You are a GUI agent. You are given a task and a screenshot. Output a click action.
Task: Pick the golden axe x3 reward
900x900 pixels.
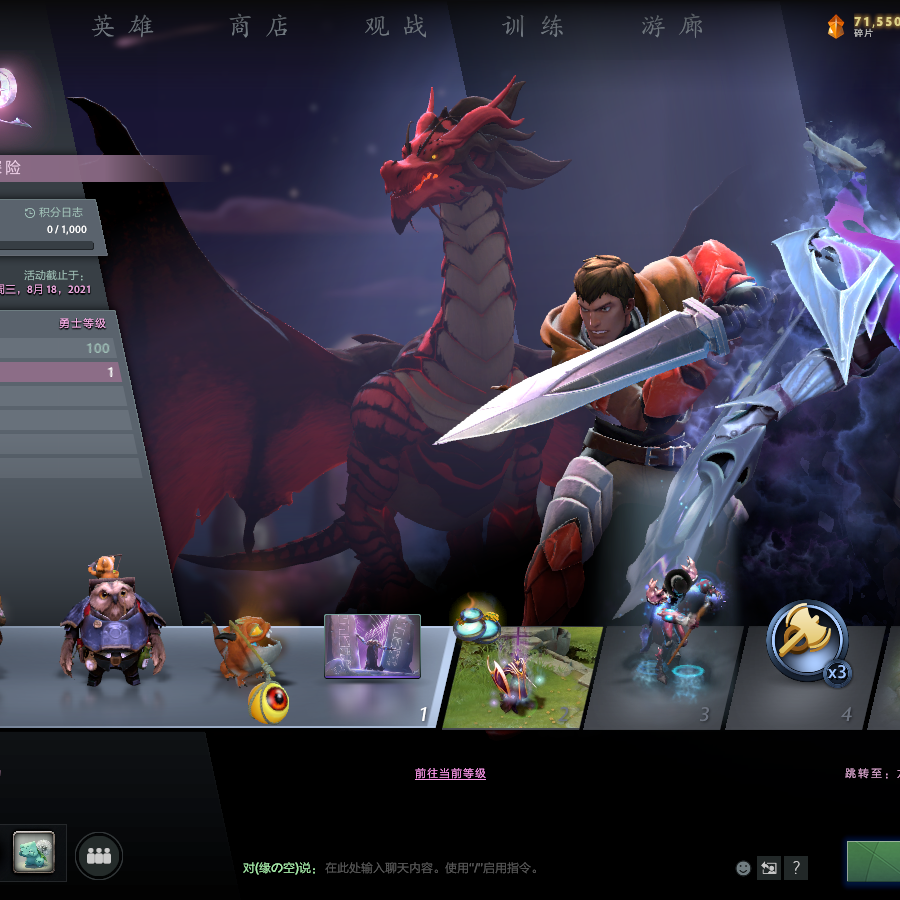(x=808, y=641)
